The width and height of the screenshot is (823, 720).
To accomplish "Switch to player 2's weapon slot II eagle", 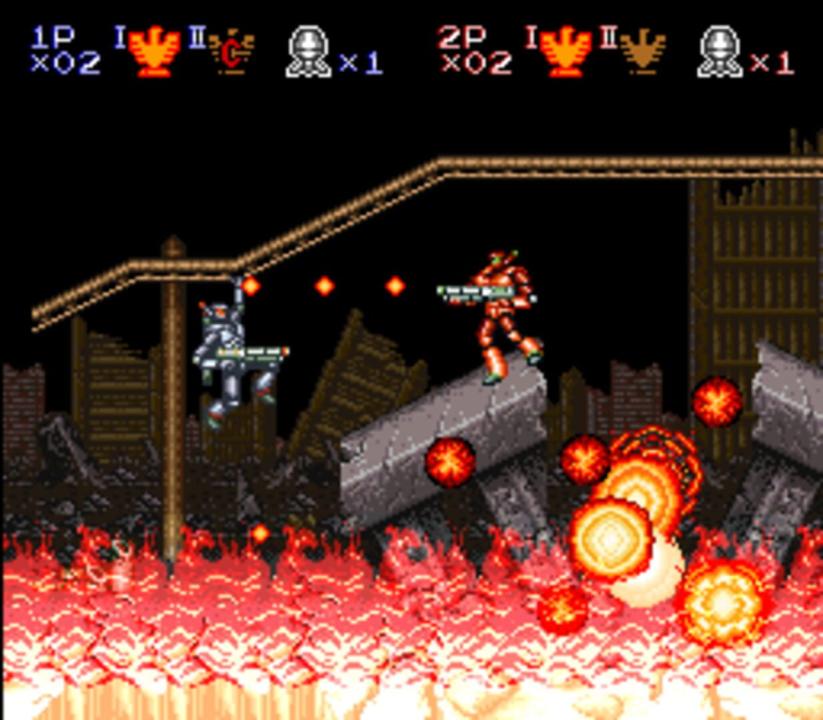I will coord(642,52).
